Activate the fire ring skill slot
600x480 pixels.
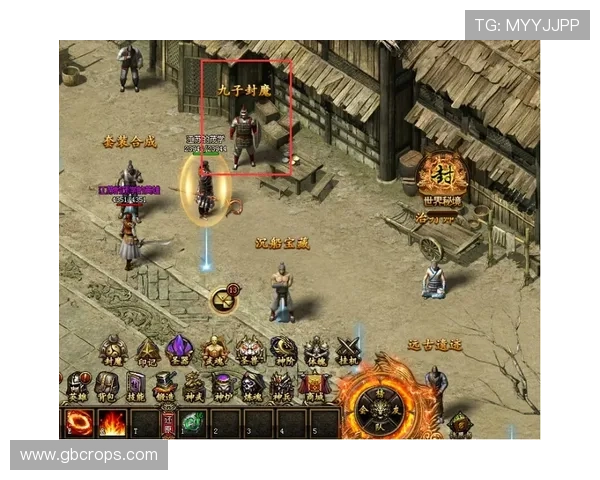pyautogui.click(x=77, y=423)
